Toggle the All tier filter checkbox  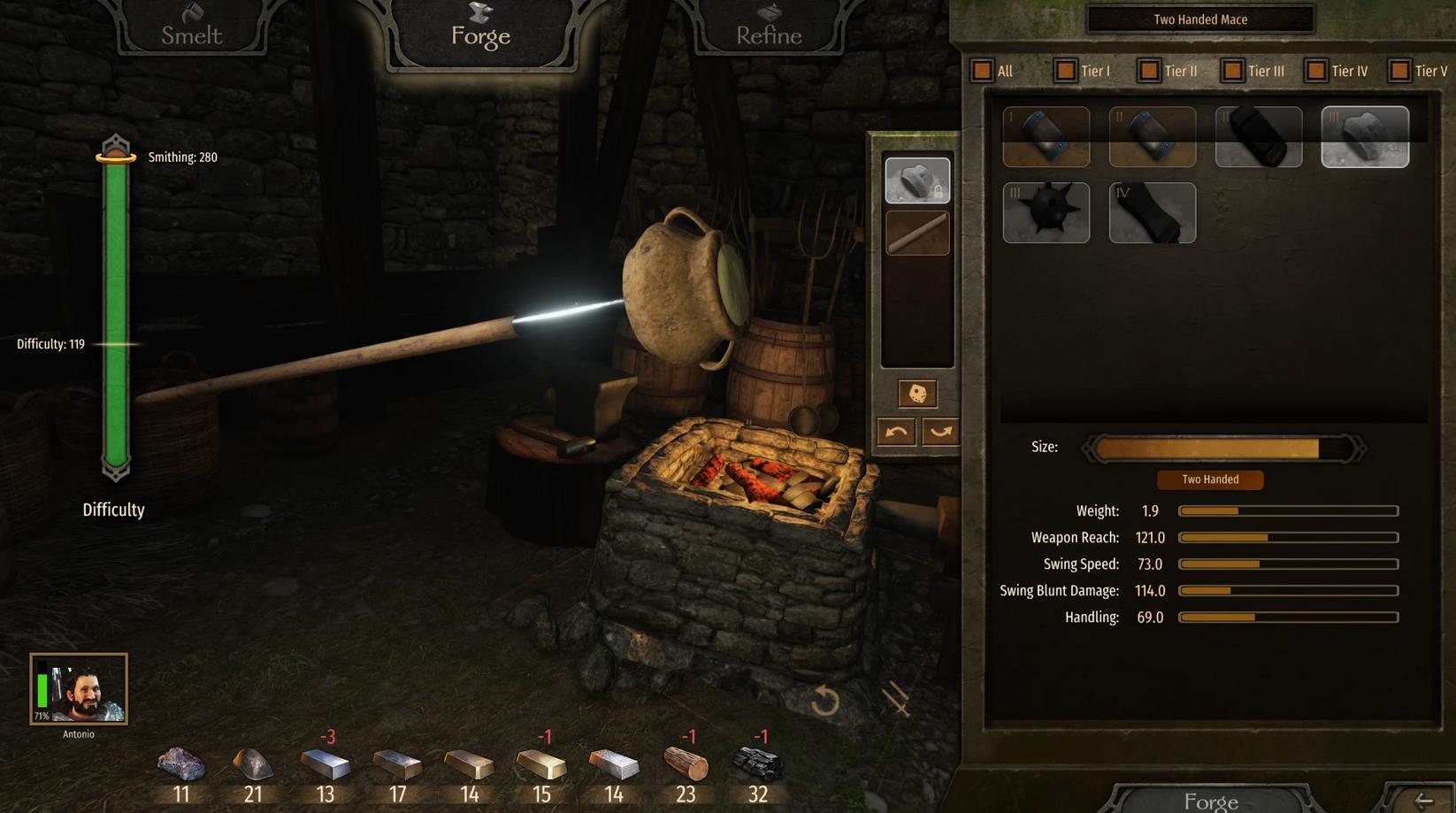pyautogui.click(x=982, y=71)
